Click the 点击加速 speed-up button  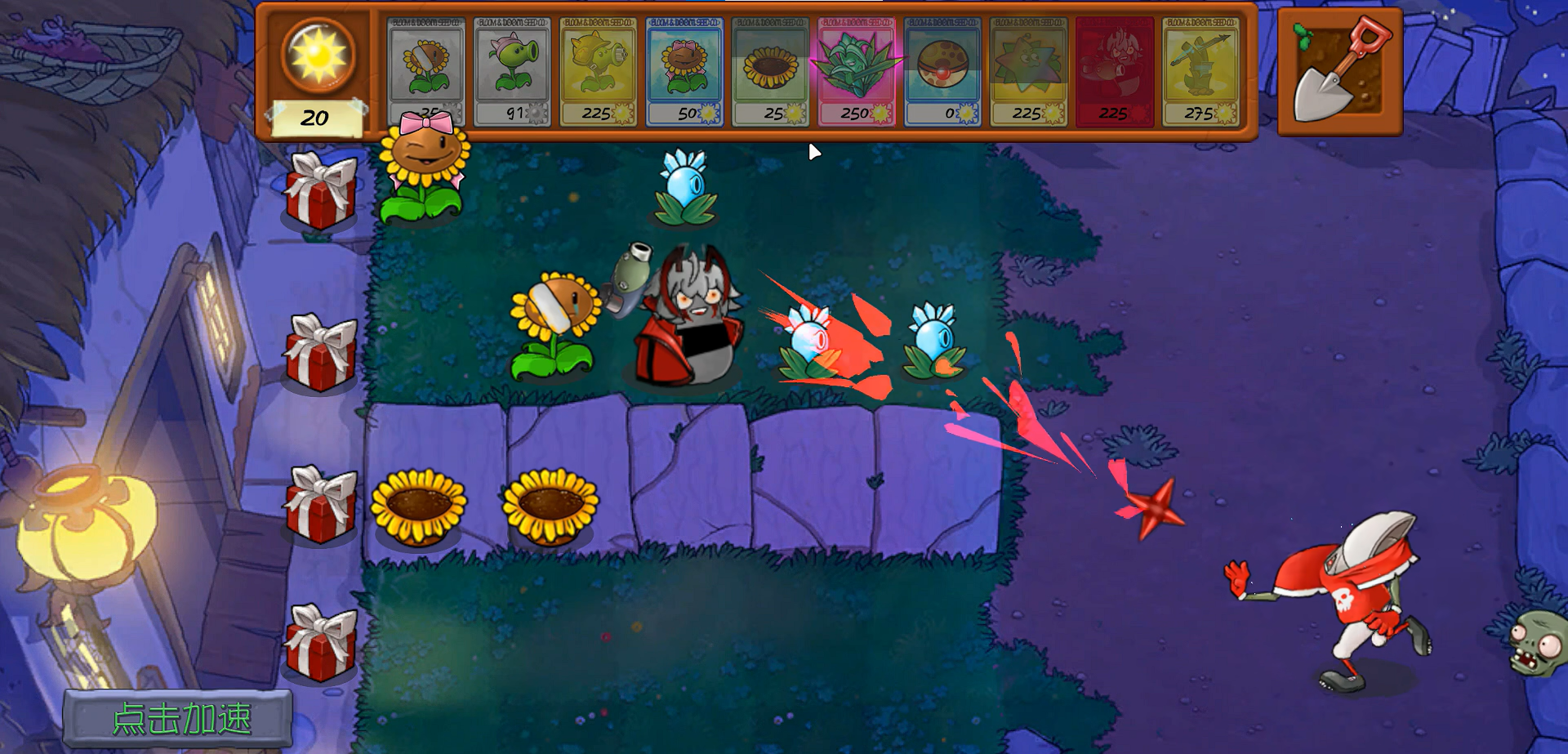(x=179, y=719)
